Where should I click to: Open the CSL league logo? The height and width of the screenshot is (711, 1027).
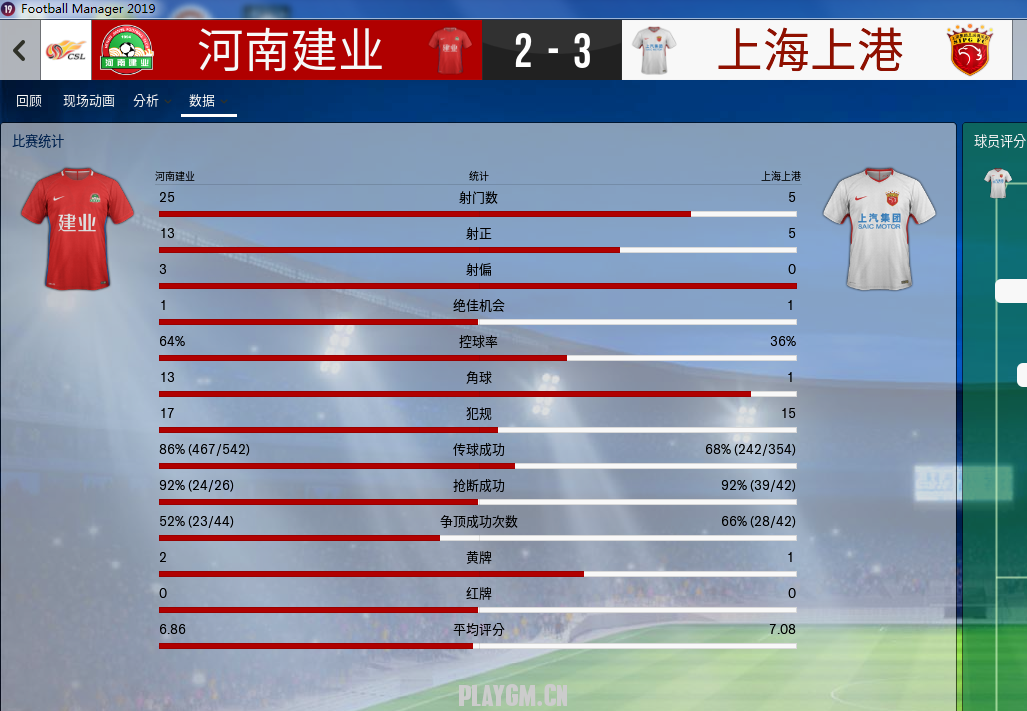(x=65, y=51)
